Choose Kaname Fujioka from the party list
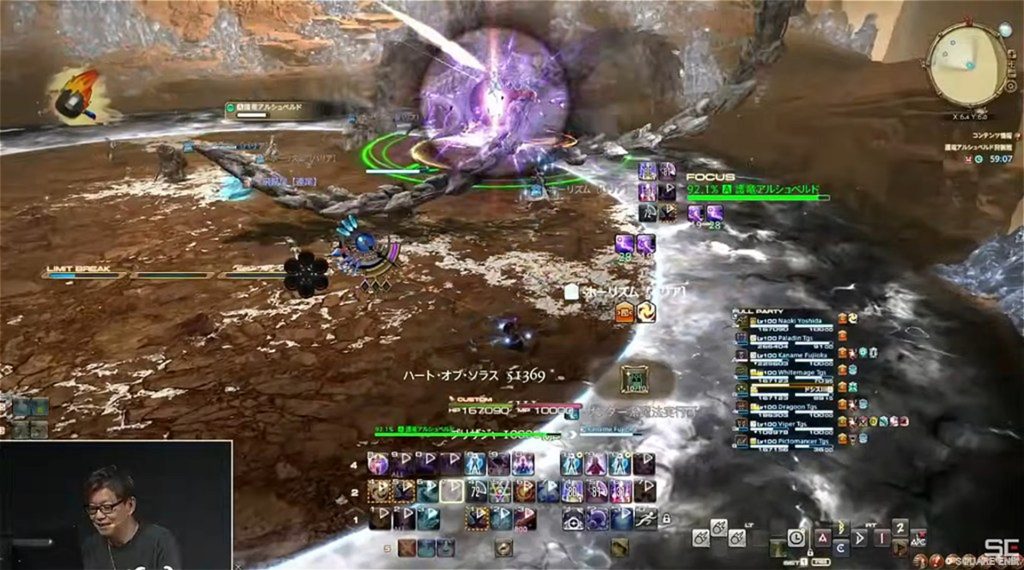Screen dimensions: 1024x570 [x=790, y=354]
